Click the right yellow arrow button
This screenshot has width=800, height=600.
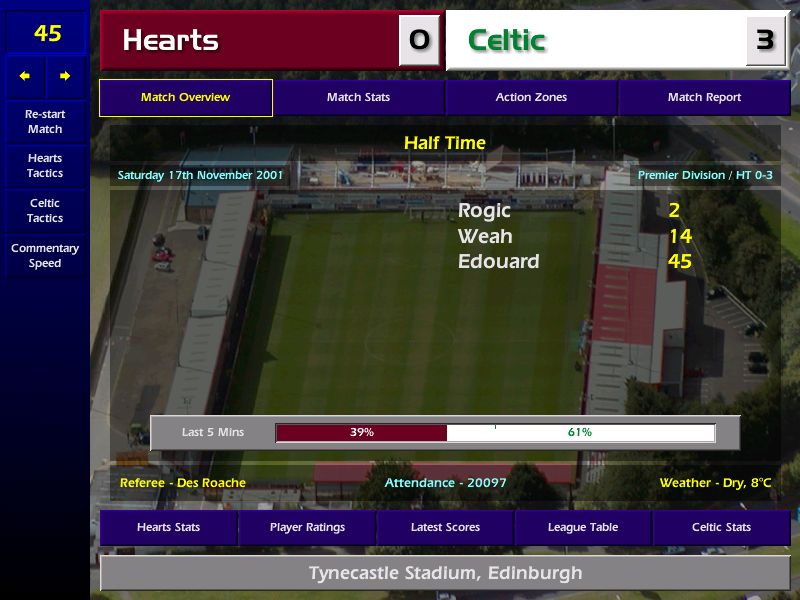pos(65,76)
